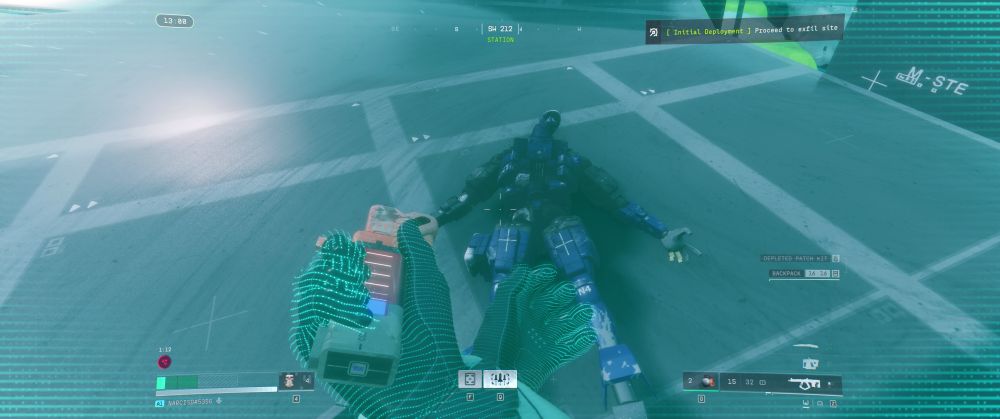Screen dimensions: 1000x419
Task: Activate the square target ability icon
Action: tap(469, 379)
